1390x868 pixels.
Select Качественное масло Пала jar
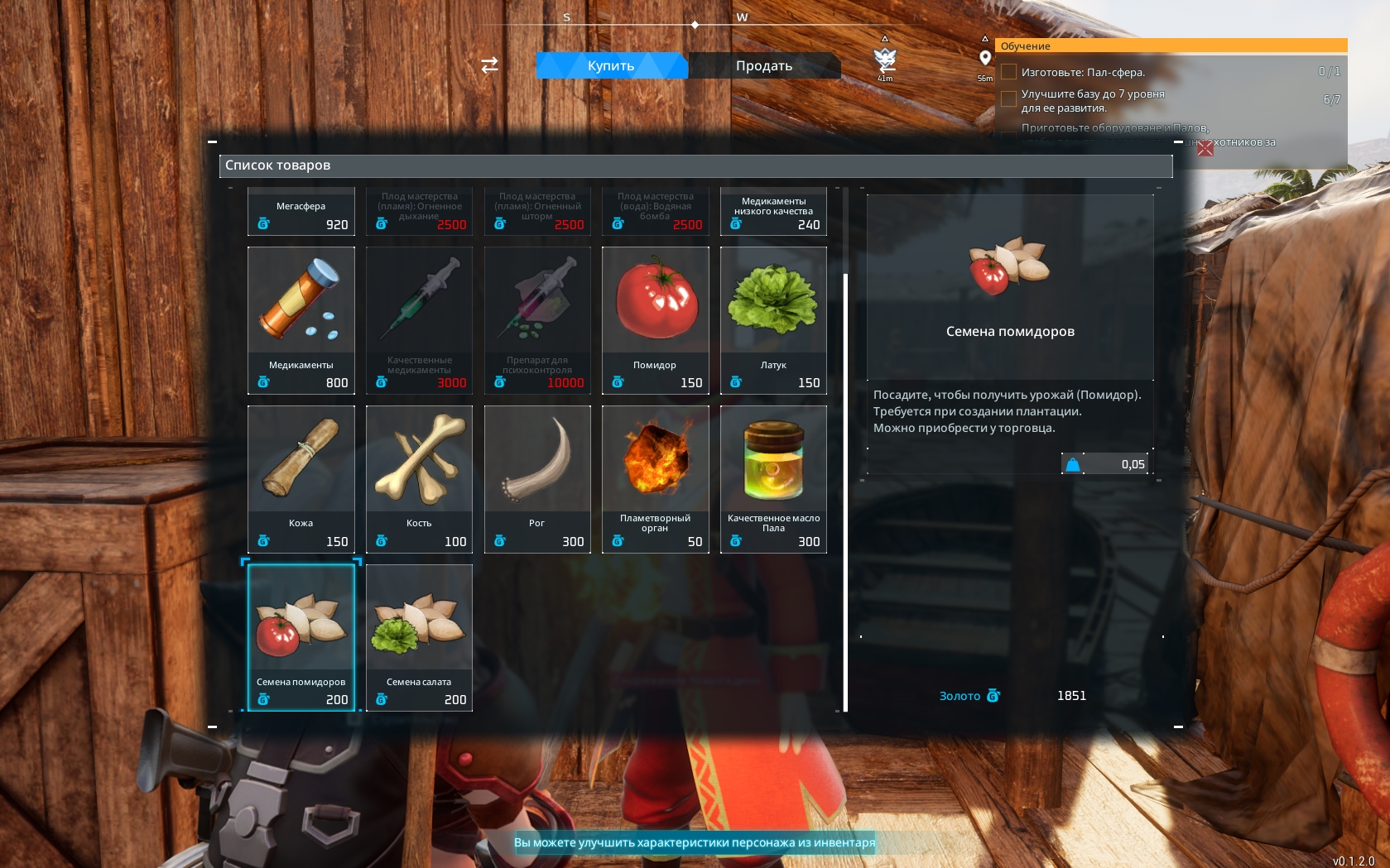point(773,478)
